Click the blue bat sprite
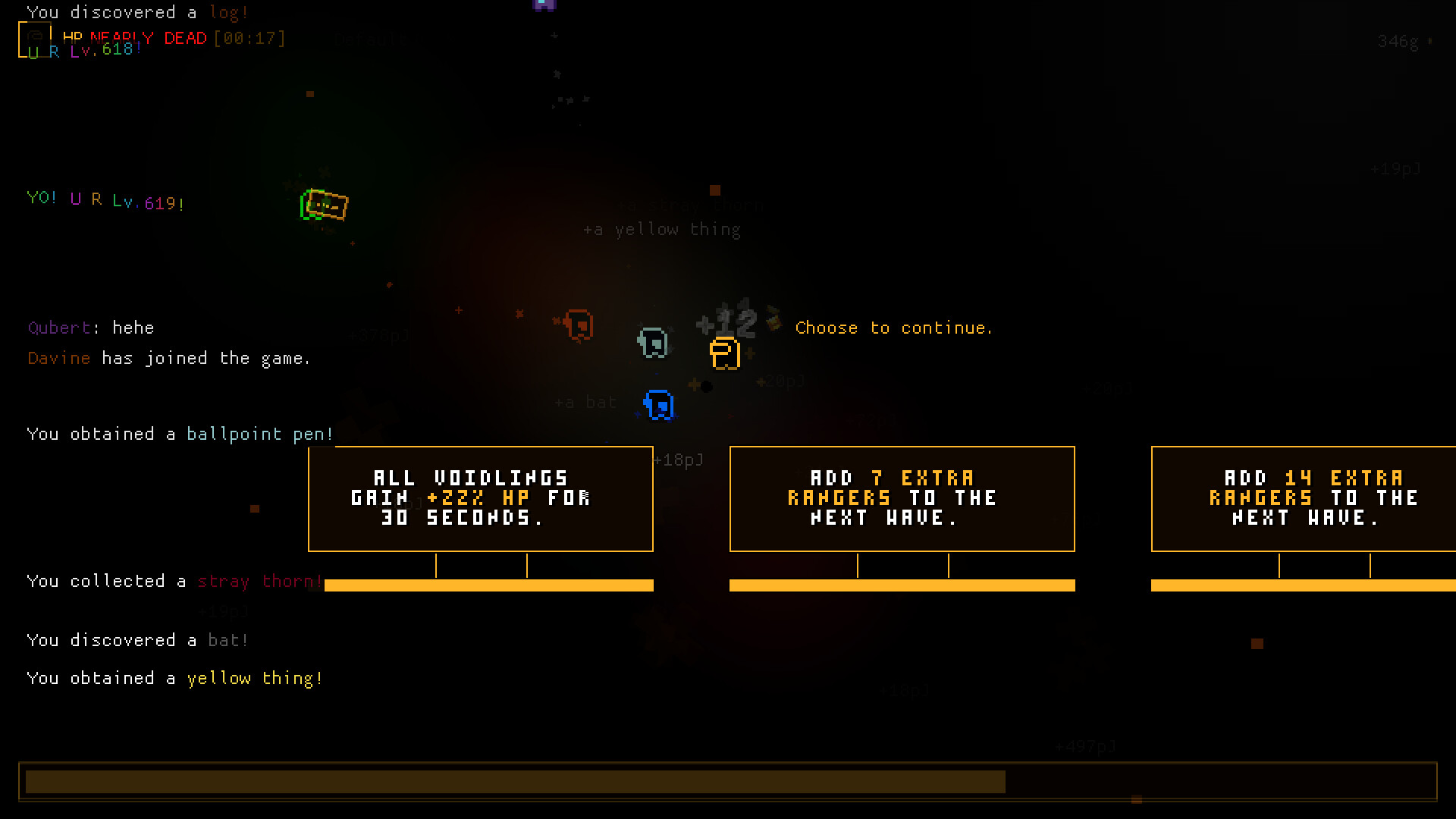This screenshot has width=1456, height=819. 657,404
